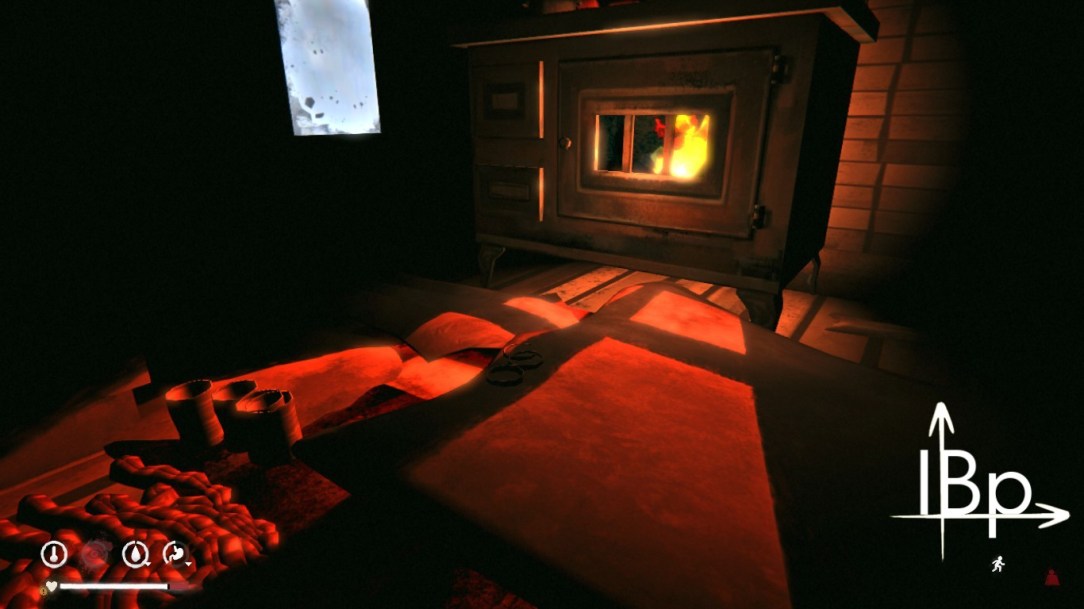Select the faded fatigue status icon
The width and height of the screenshot is (1084, 609).
(95, 553)
